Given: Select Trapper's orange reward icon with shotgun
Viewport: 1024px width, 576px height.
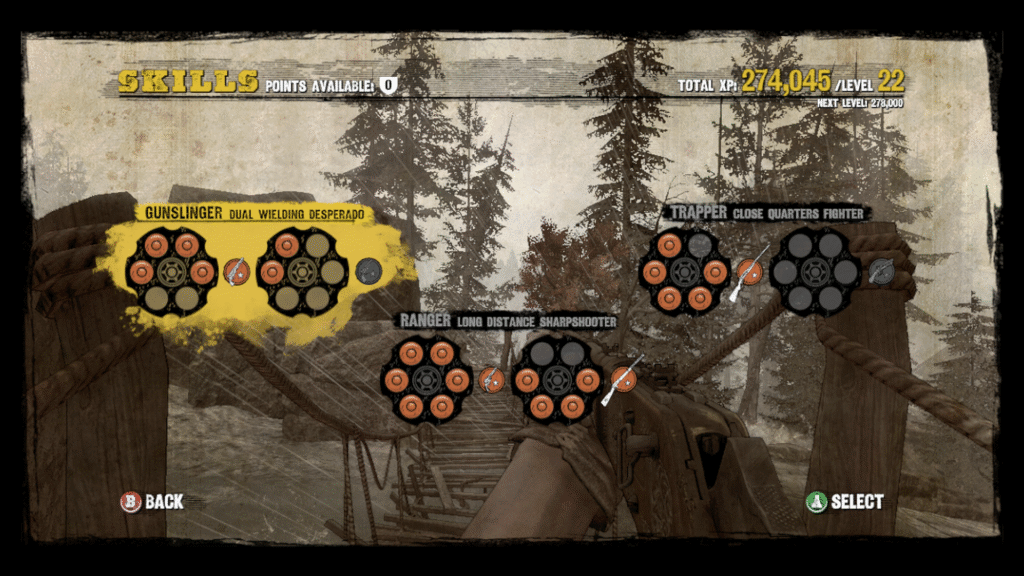Looking at the screenshot, I should 749,271.
